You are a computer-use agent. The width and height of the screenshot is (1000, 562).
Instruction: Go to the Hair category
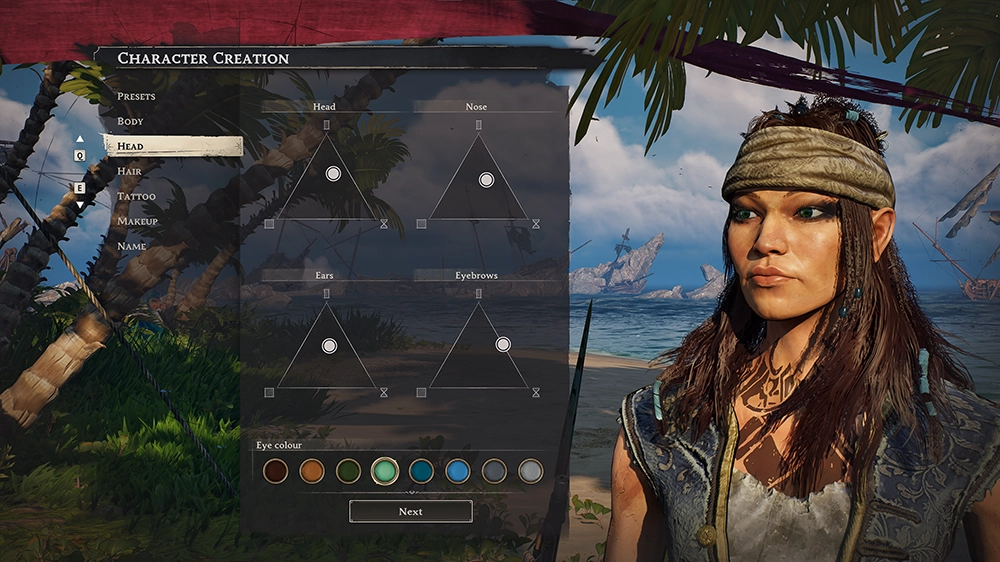tap(130, 171)
